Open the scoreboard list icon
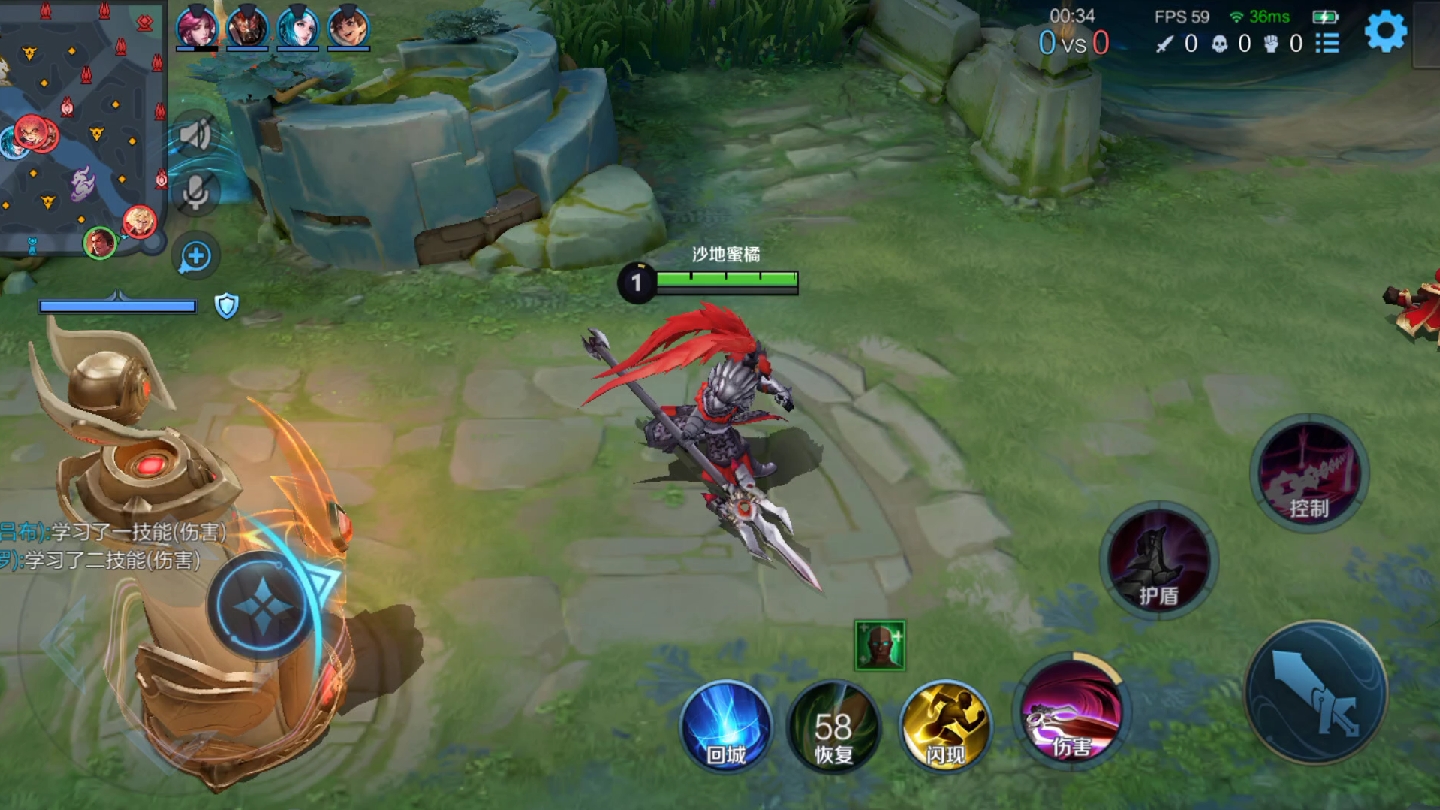Viewport: 1440px width, 810px height. click(1327, 43)
